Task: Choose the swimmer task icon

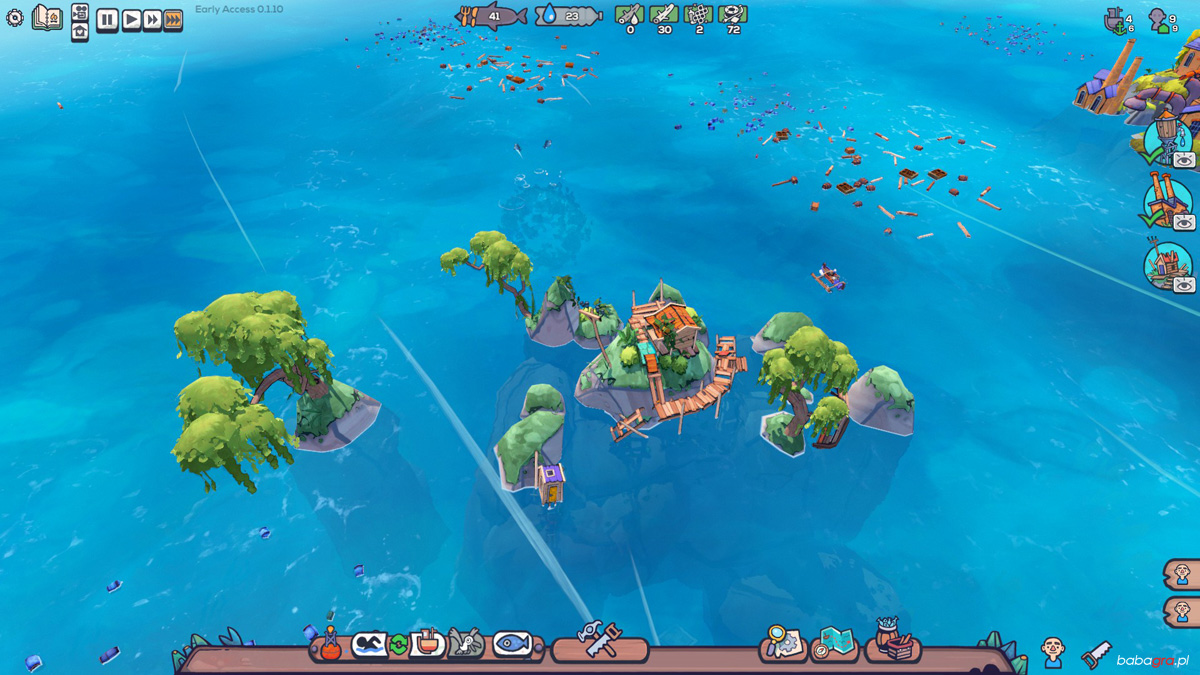Action: [367, 644]
